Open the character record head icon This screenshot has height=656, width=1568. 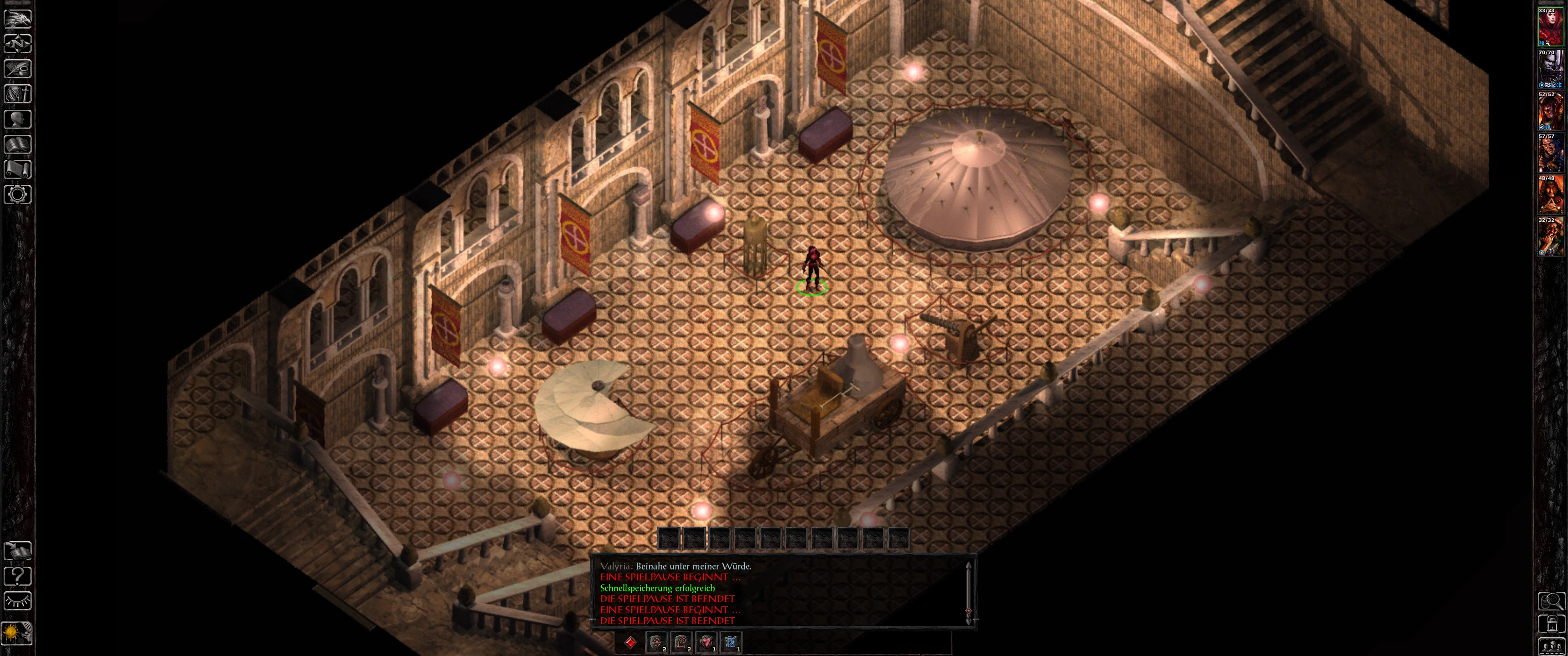18,118
